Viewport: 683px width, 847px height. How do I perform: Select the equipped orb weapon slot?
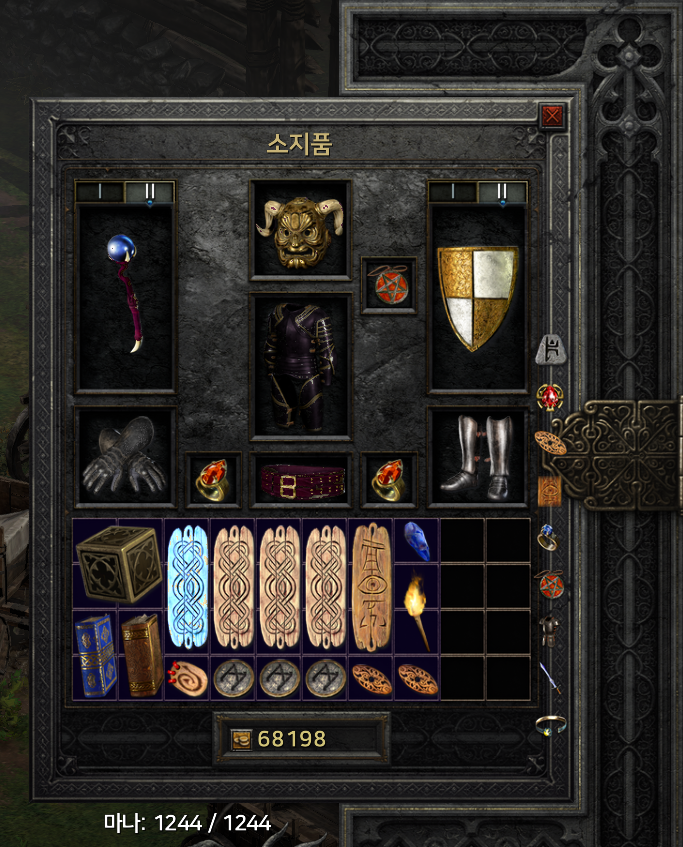(x=125, y=297)
